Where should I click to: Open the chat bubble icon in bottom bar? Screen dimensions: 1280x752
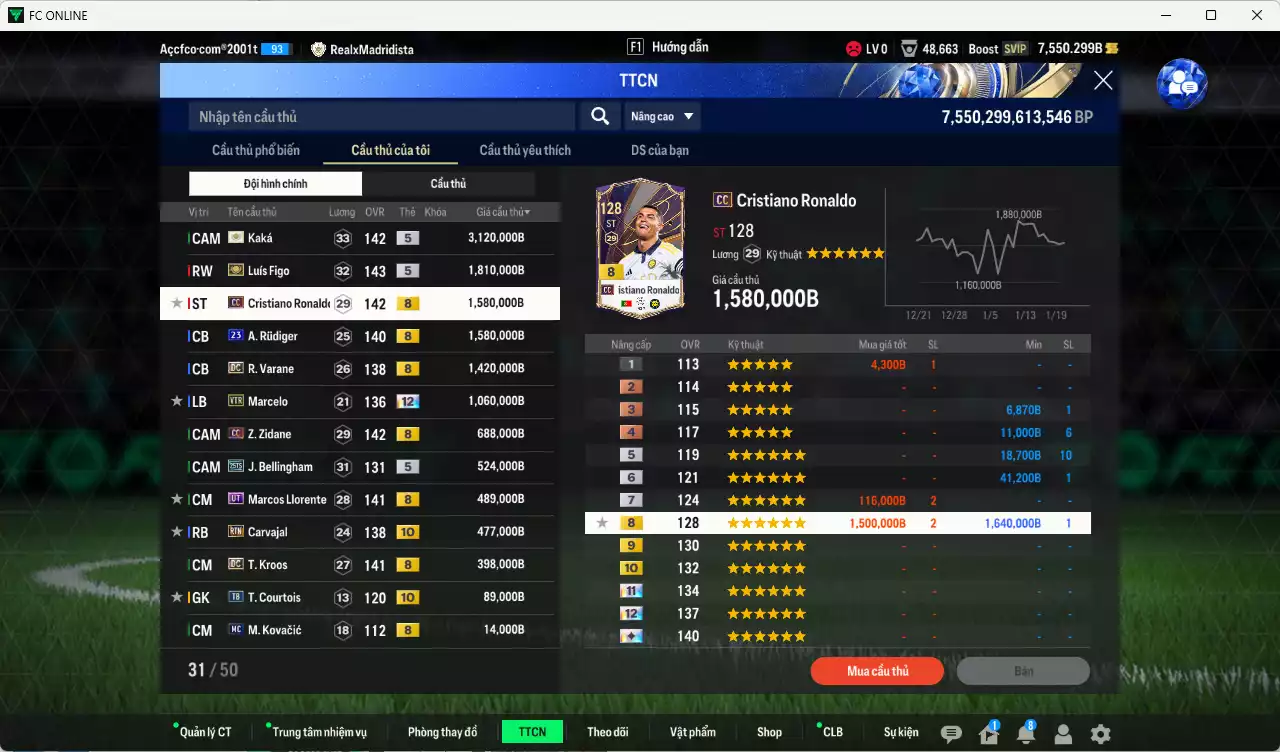950,734
